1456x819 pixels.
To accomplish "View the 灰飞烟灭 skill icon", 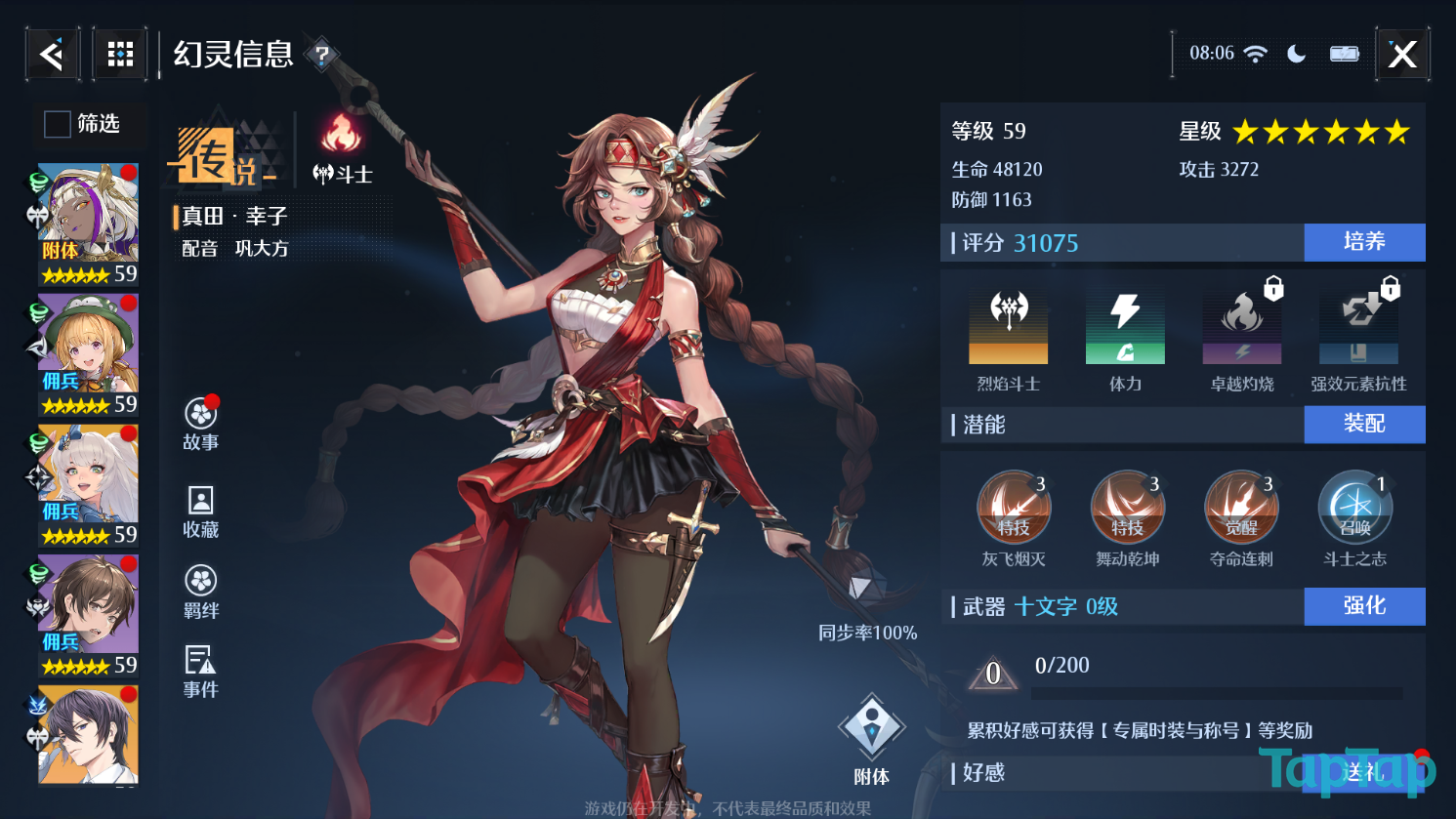I will coord(1014,508).
